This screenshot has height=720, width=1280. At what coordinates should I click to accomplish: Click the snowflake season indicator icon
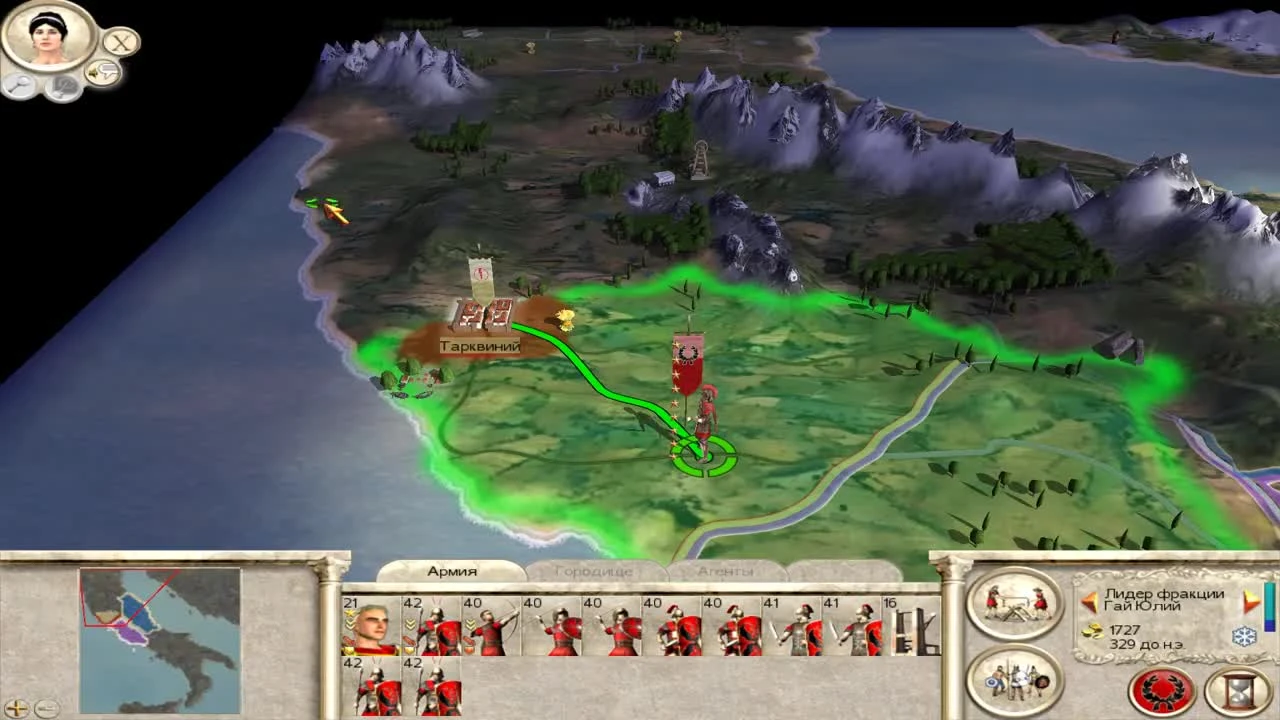[1243, 636]
